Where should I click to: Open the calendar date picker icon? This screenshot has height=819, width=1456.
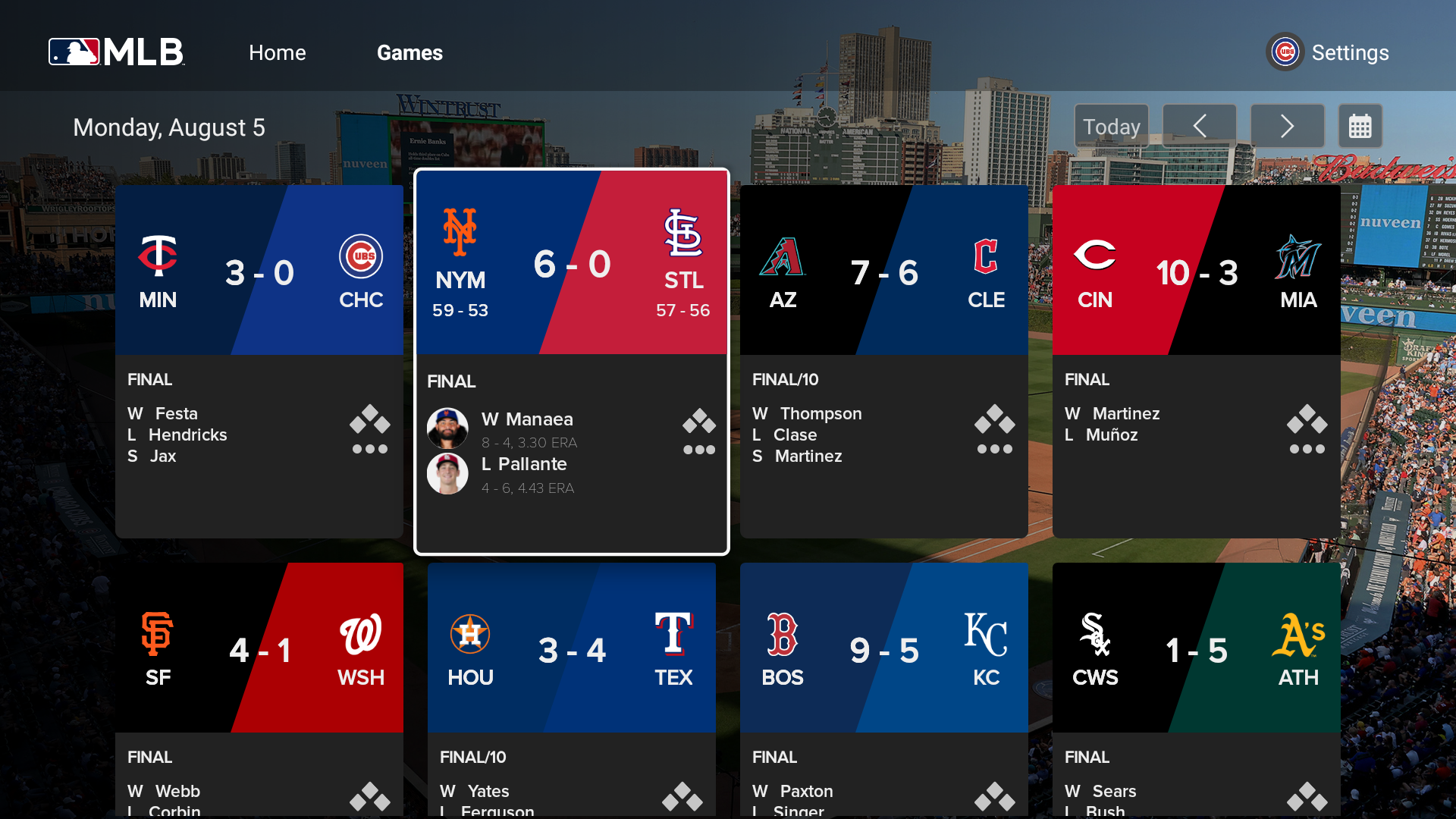click(x=1361, y=126)
